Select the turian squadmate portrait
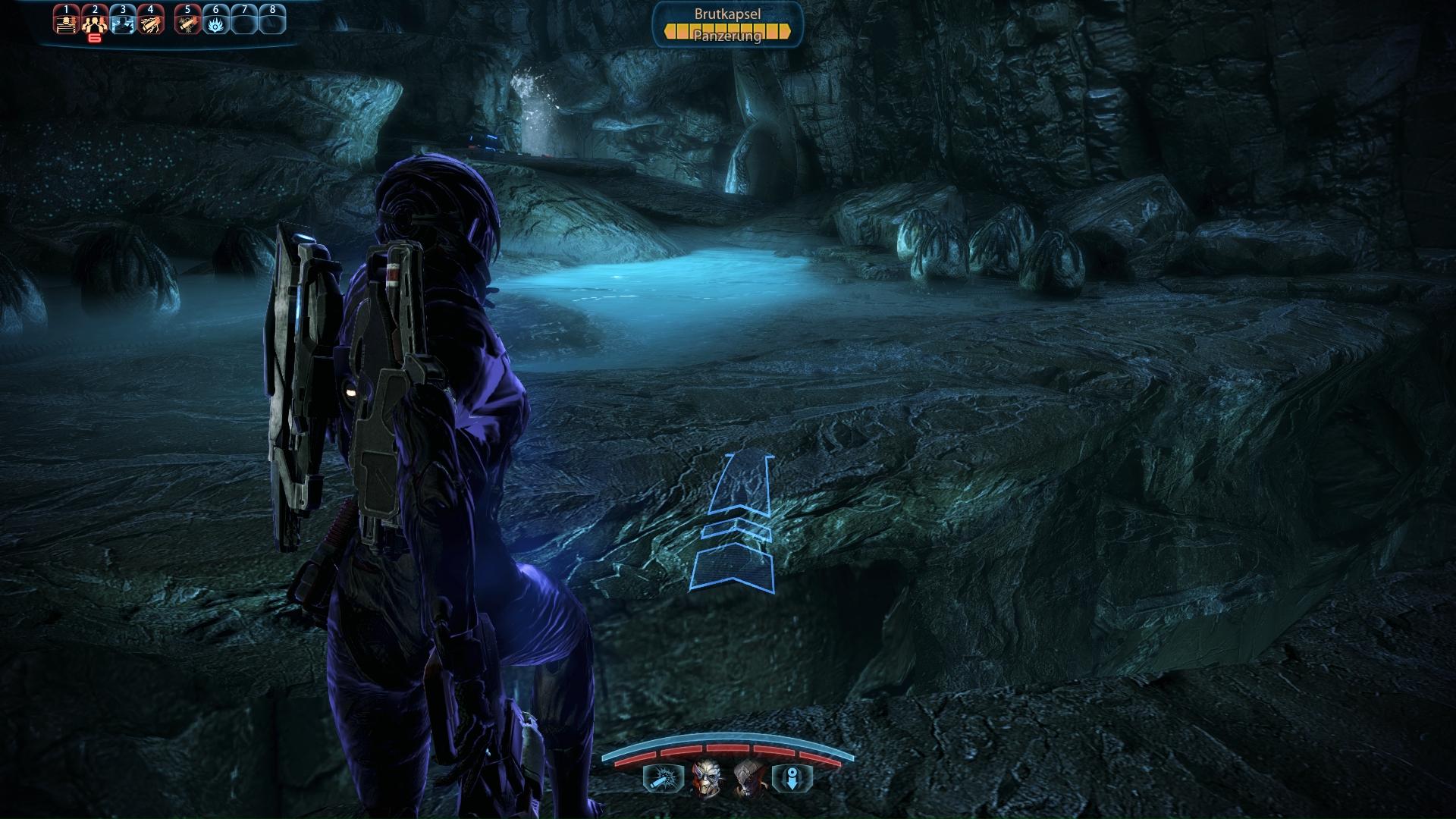The height and width of the screenshot is (819, 1456). point(706,778)
